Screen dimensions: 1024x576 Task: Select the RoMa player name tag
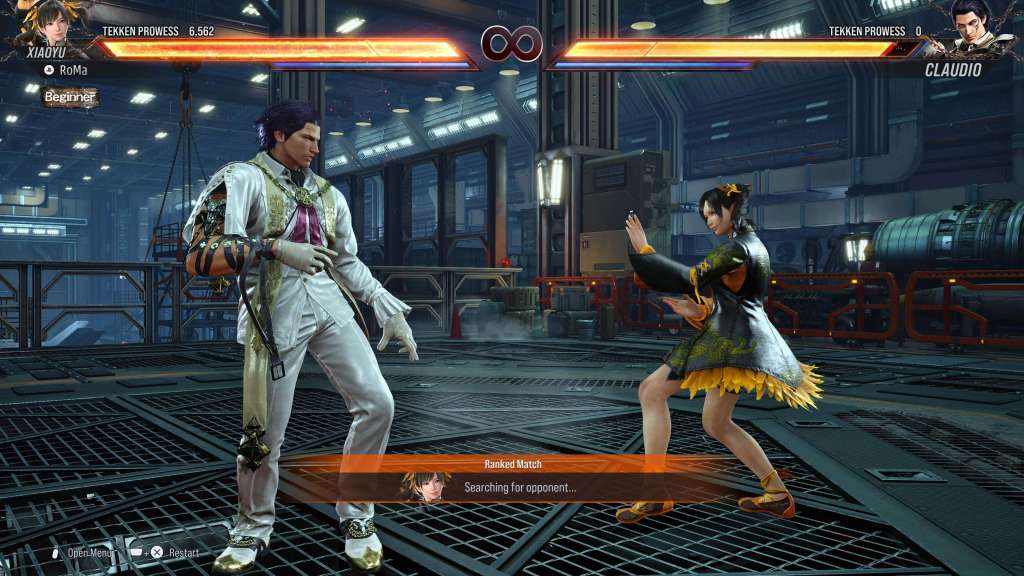(x=74, y=70)
